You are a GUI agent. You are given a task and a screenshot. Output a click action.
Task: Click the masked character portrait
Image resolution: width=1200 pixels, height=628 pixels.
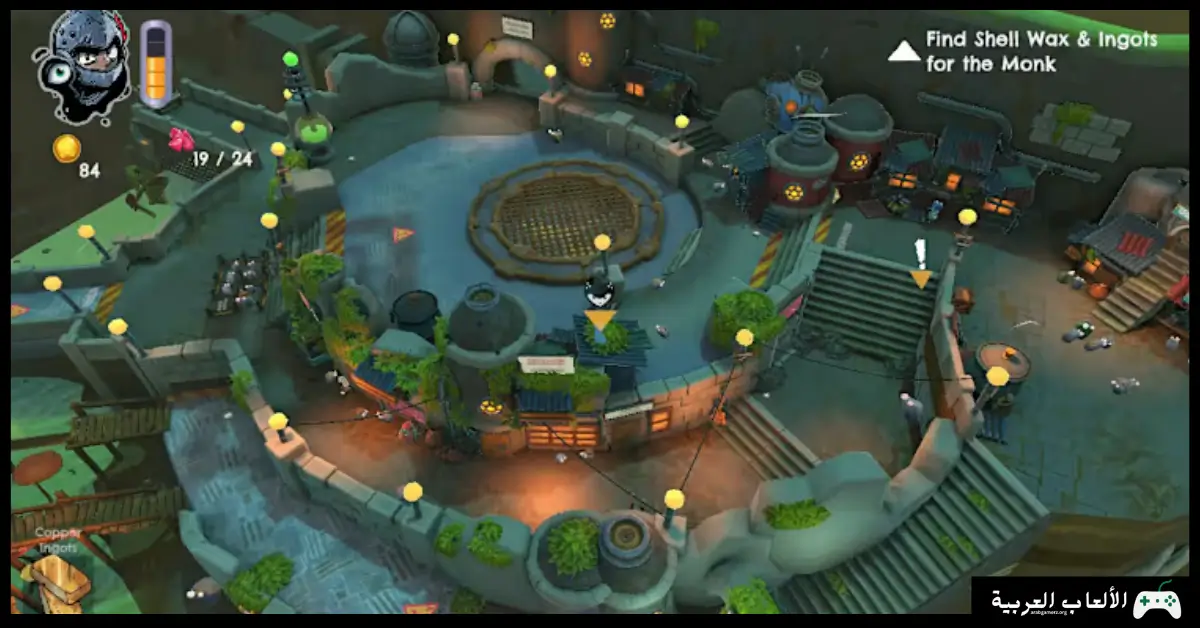coord(82,62)
